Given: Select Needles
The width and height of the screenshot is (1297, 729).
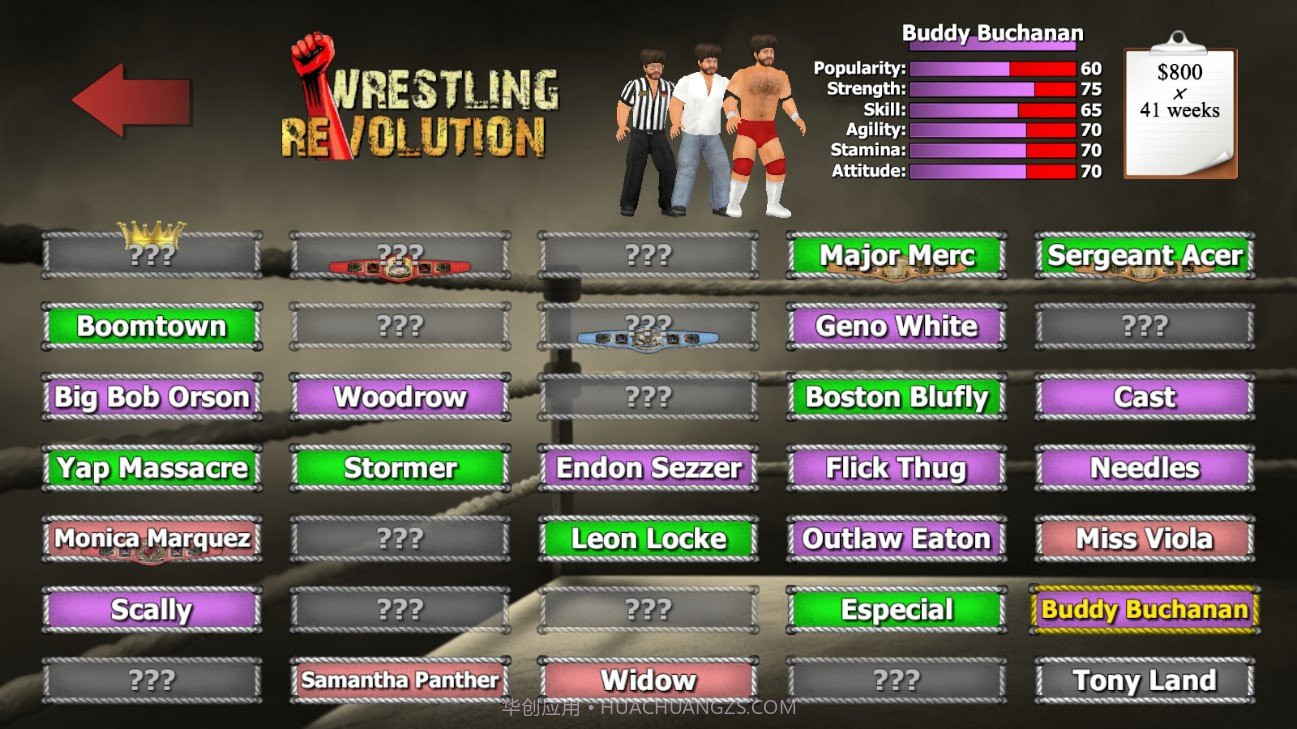Looking at the screenshot, I should tap(1144, 469).
